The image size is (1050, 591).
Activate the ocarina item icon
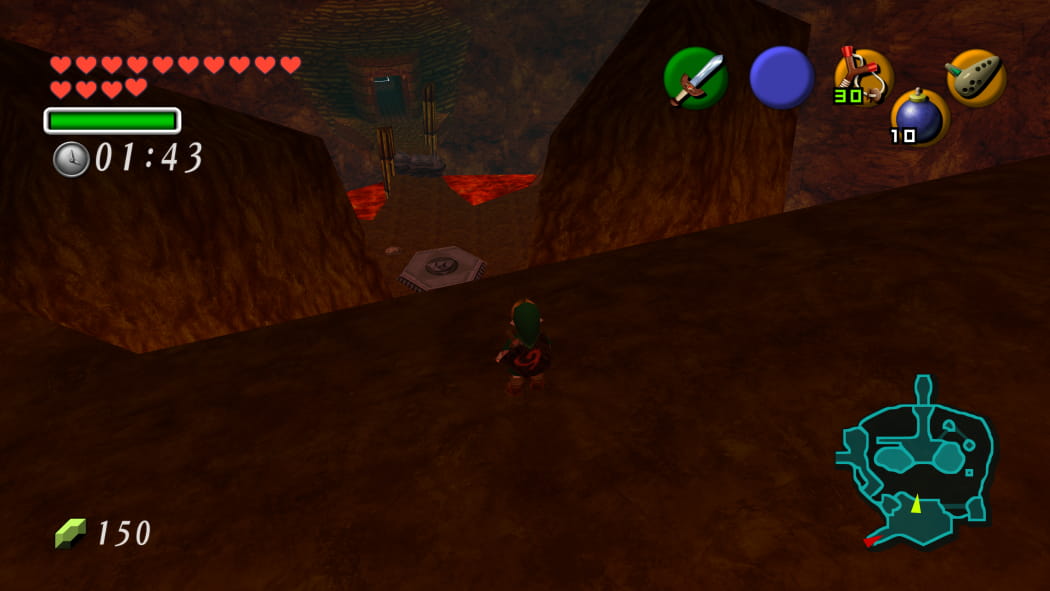pos(976,77)
